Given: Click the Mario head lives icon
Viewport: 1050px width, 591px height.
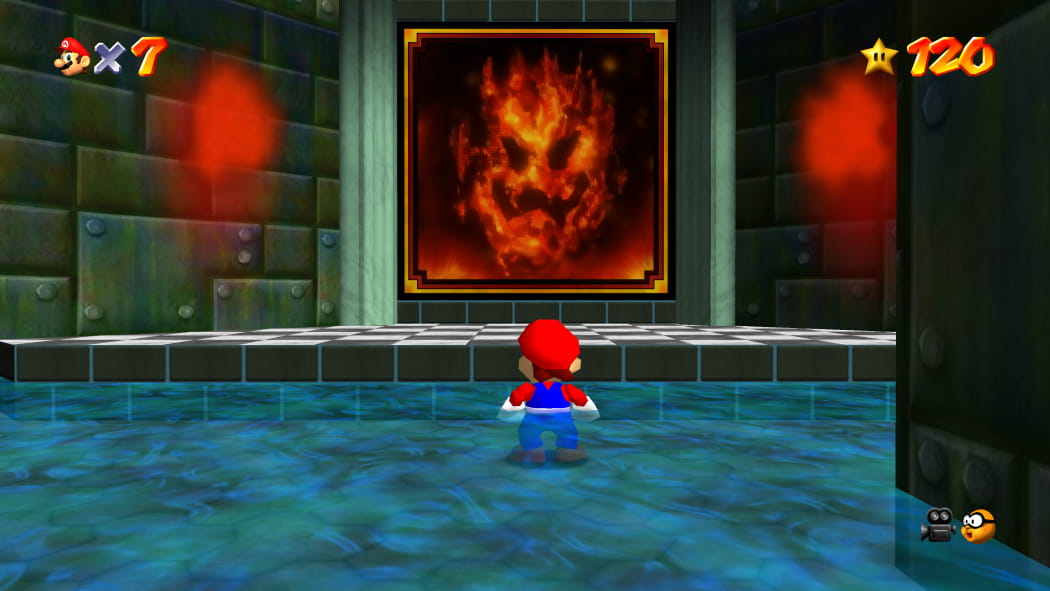Looking at the screenshot, I should click(x=72, y=57).
